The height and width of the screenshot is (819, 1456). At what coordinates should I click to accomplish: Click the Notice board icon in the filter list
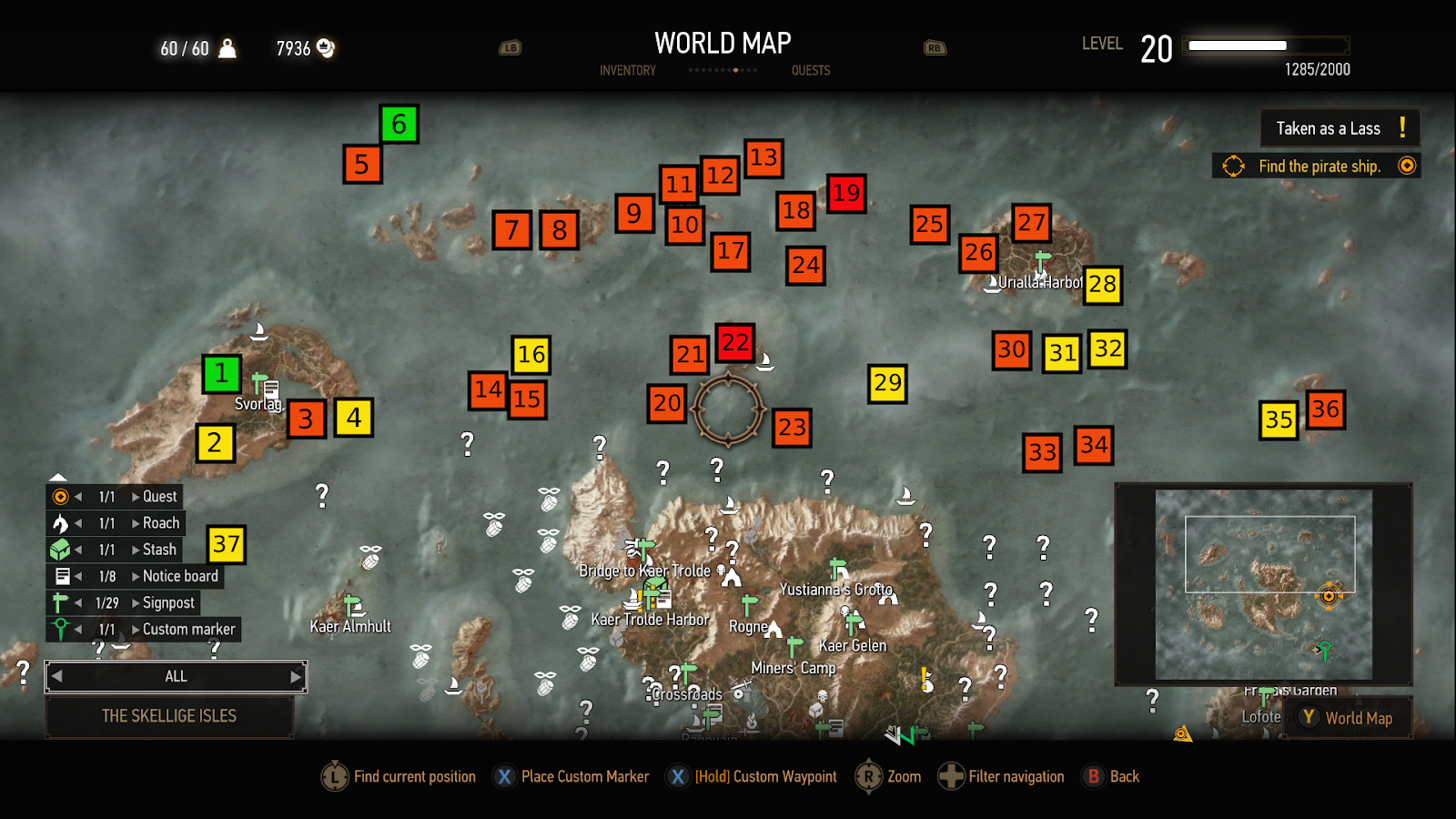pyautogui.click(x=61, y=576)
